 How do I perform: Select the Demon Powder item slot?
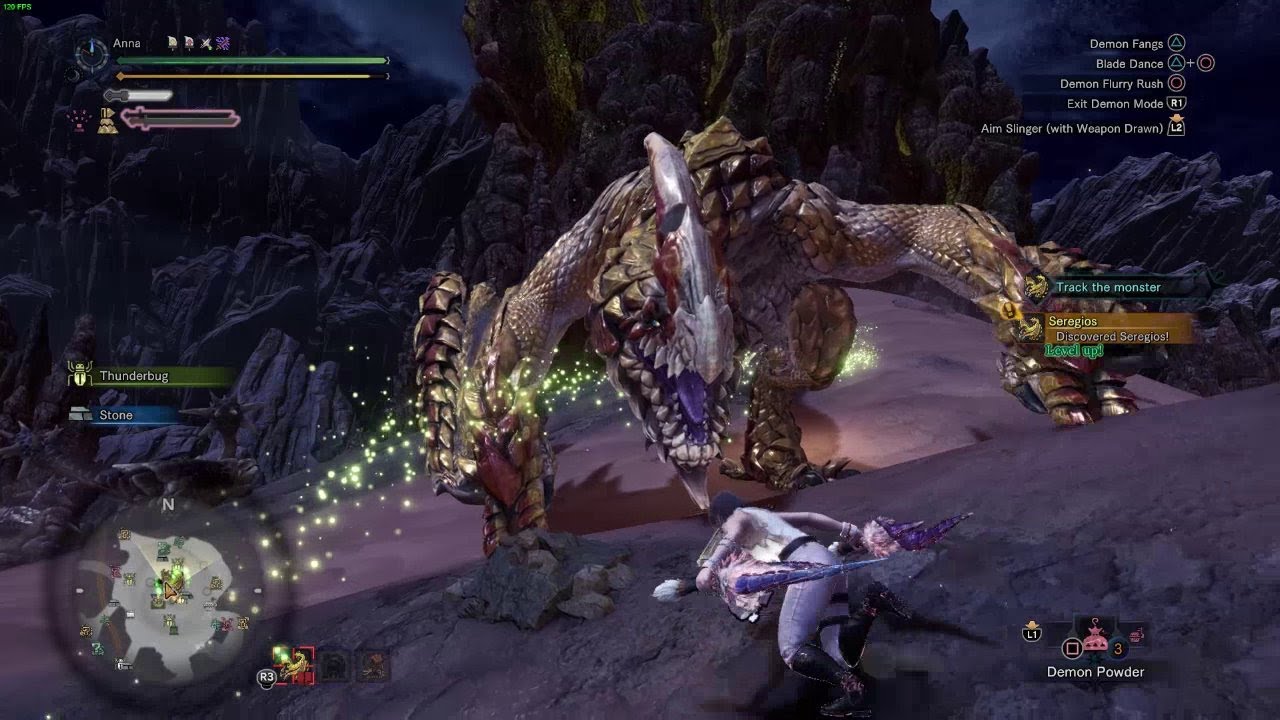tap(1097, 642)
